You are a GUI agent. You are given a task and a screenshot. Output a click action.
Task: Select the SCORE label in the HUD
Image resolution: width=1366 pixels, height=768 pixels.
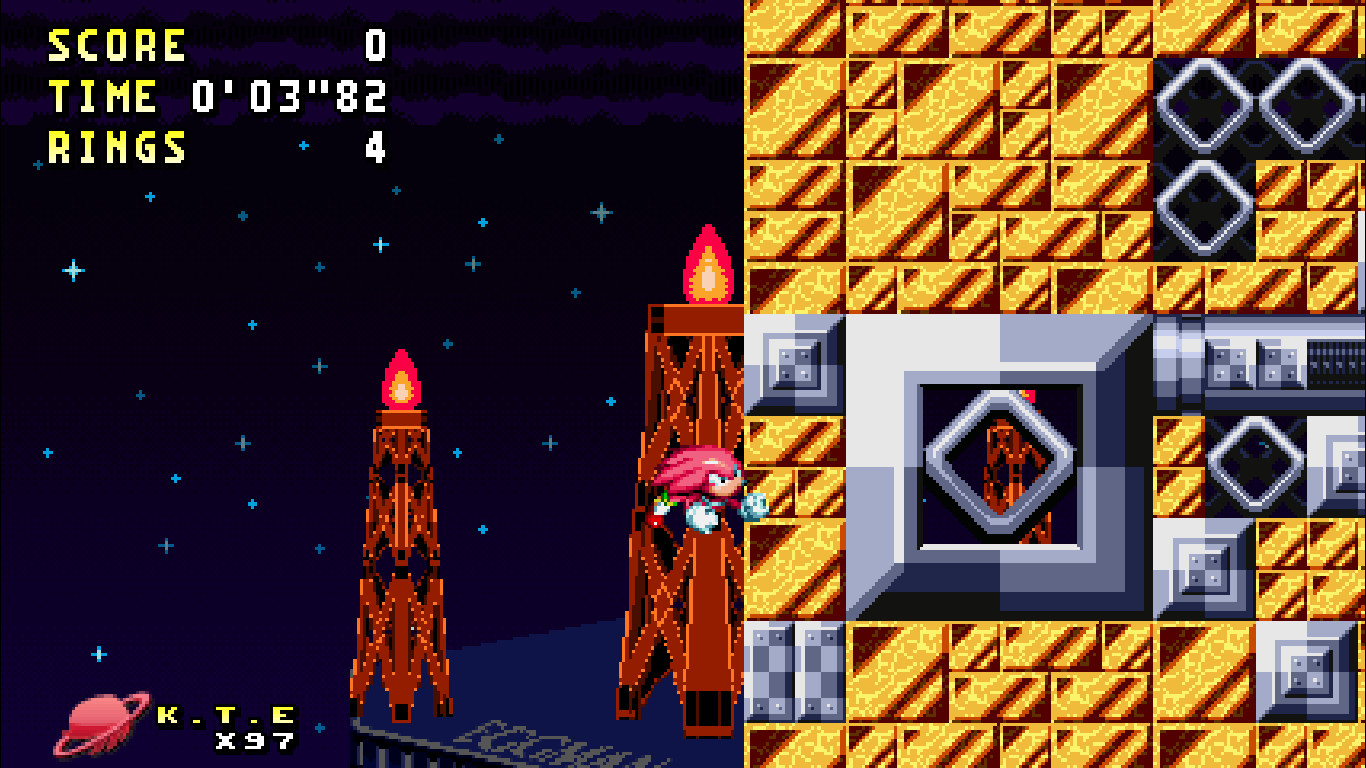[115, 45]
